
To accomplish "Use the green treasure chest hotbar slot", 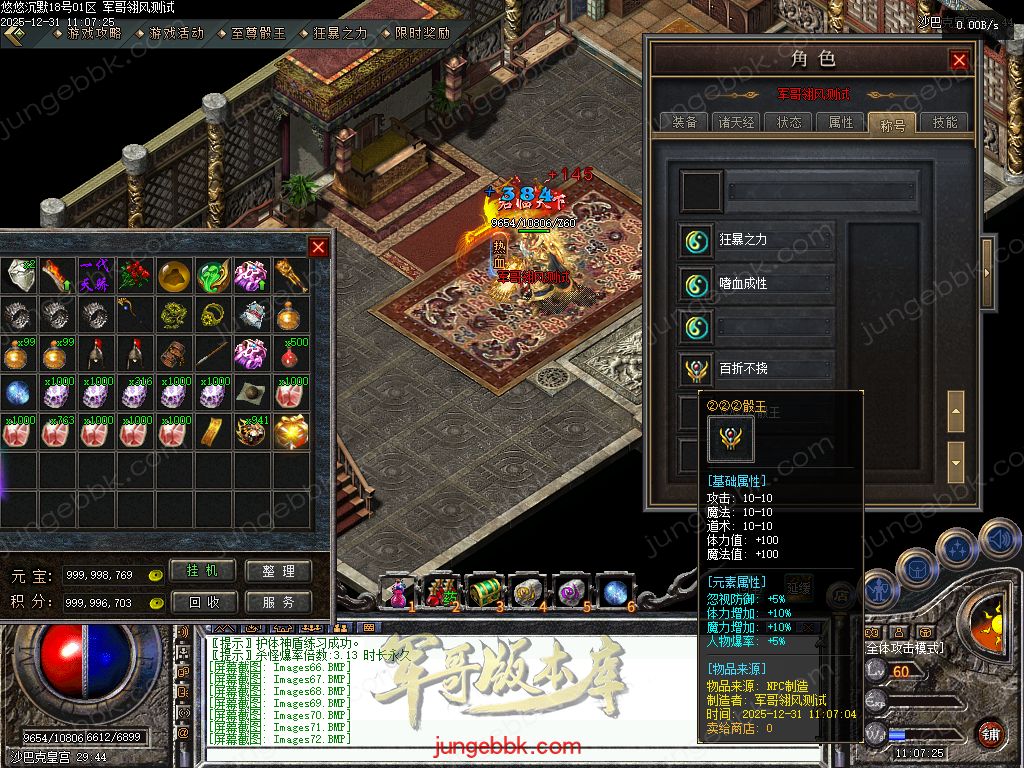I will tap(485, 590).
